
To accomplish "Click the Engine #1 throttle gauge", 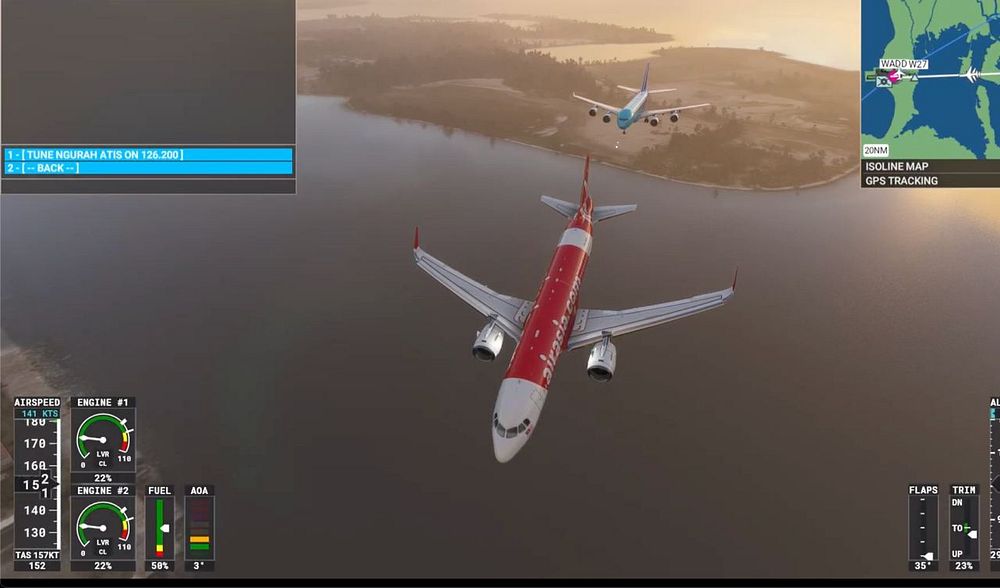I will [103, 440].
